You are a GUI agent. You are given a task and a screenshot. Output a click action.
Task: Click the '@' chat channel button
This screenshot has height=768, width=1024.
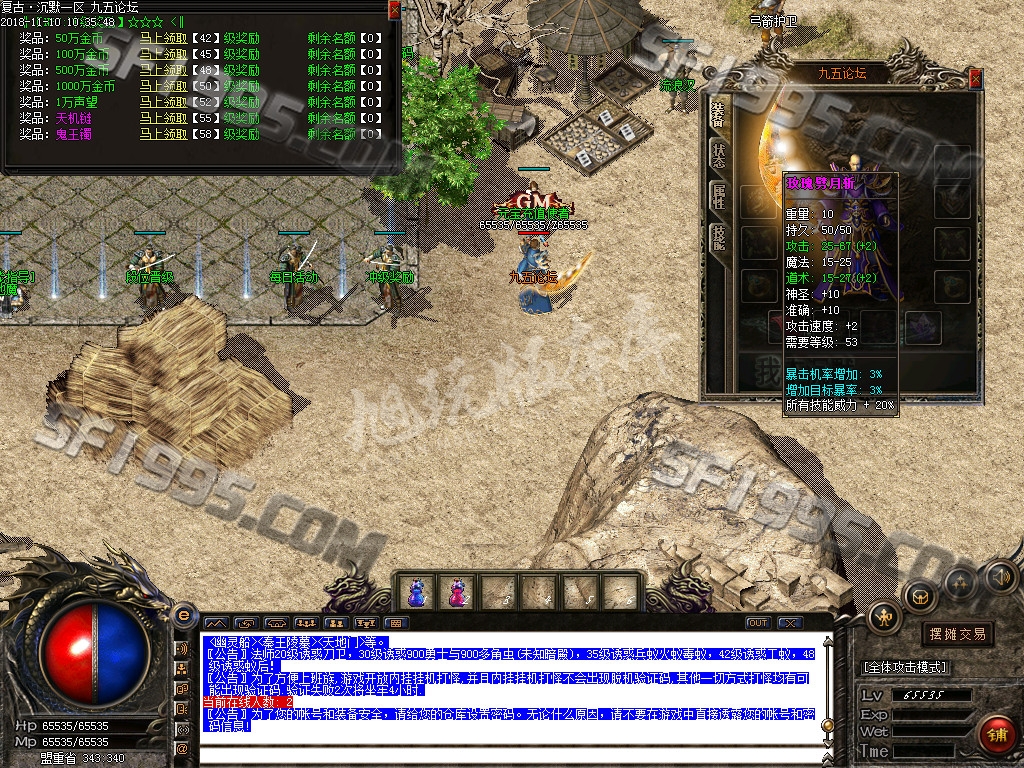183,747
